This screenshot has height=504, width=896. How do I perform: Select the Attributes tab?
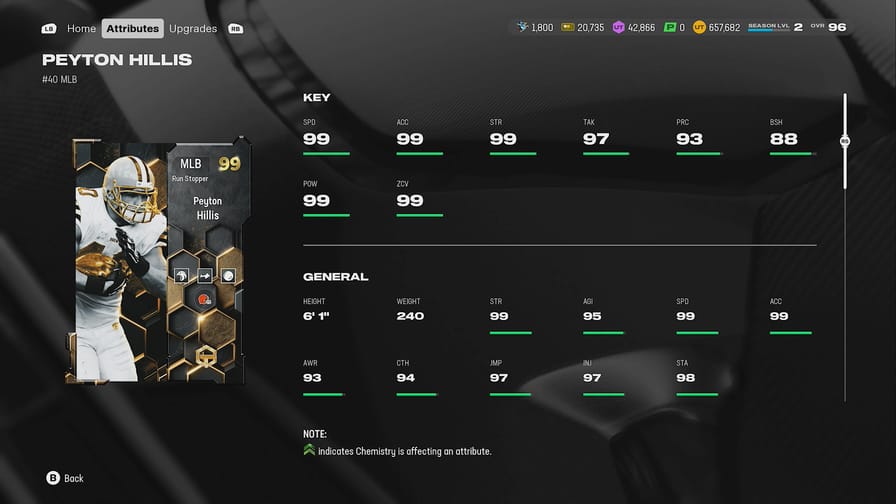click(x=133, y=28)
